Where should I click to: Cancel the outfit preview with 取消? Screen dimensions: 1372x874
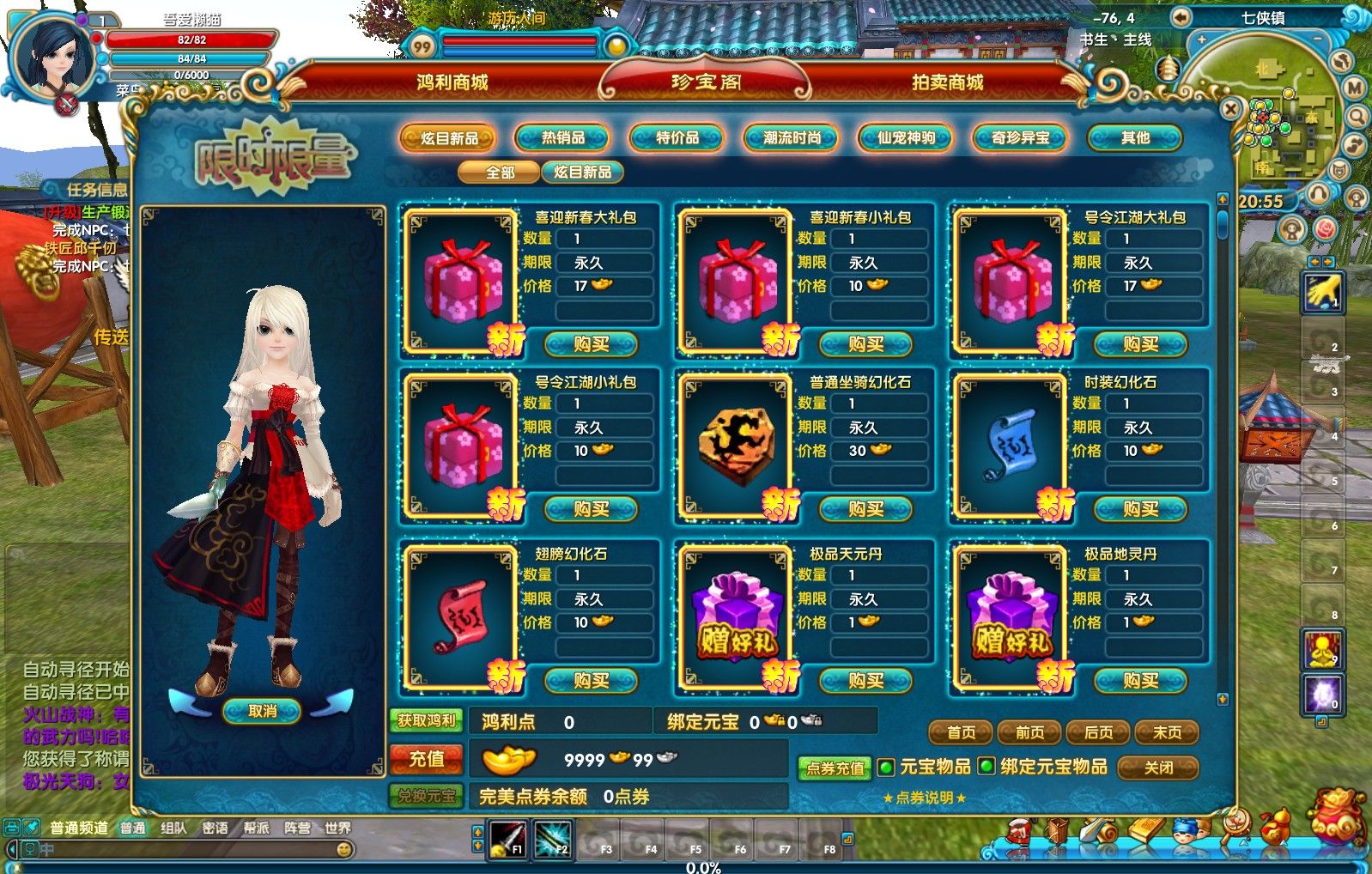tap(262, 711)
